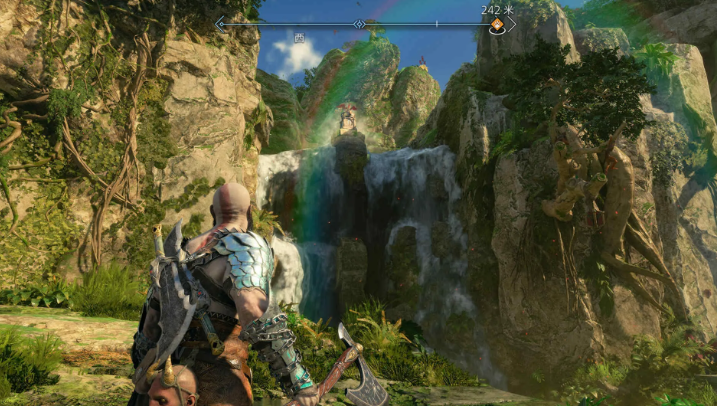Click the diamond waypoint marker on the compass bar
Viewport: 717px width, 406px height.
359,23
